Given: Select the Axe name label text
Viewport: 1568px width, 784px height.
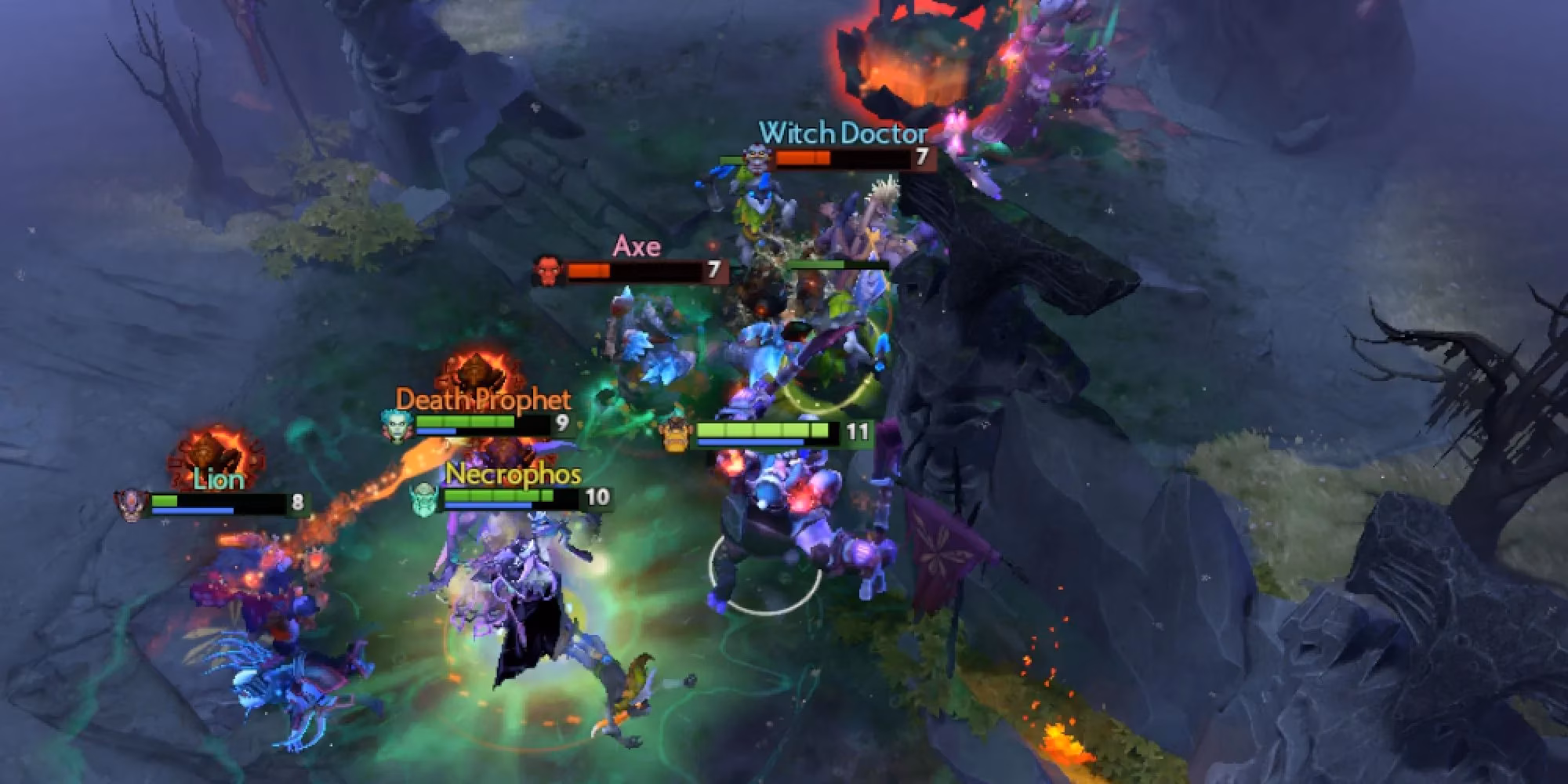Looking at the screenshot, I should [x=639, y=247].
